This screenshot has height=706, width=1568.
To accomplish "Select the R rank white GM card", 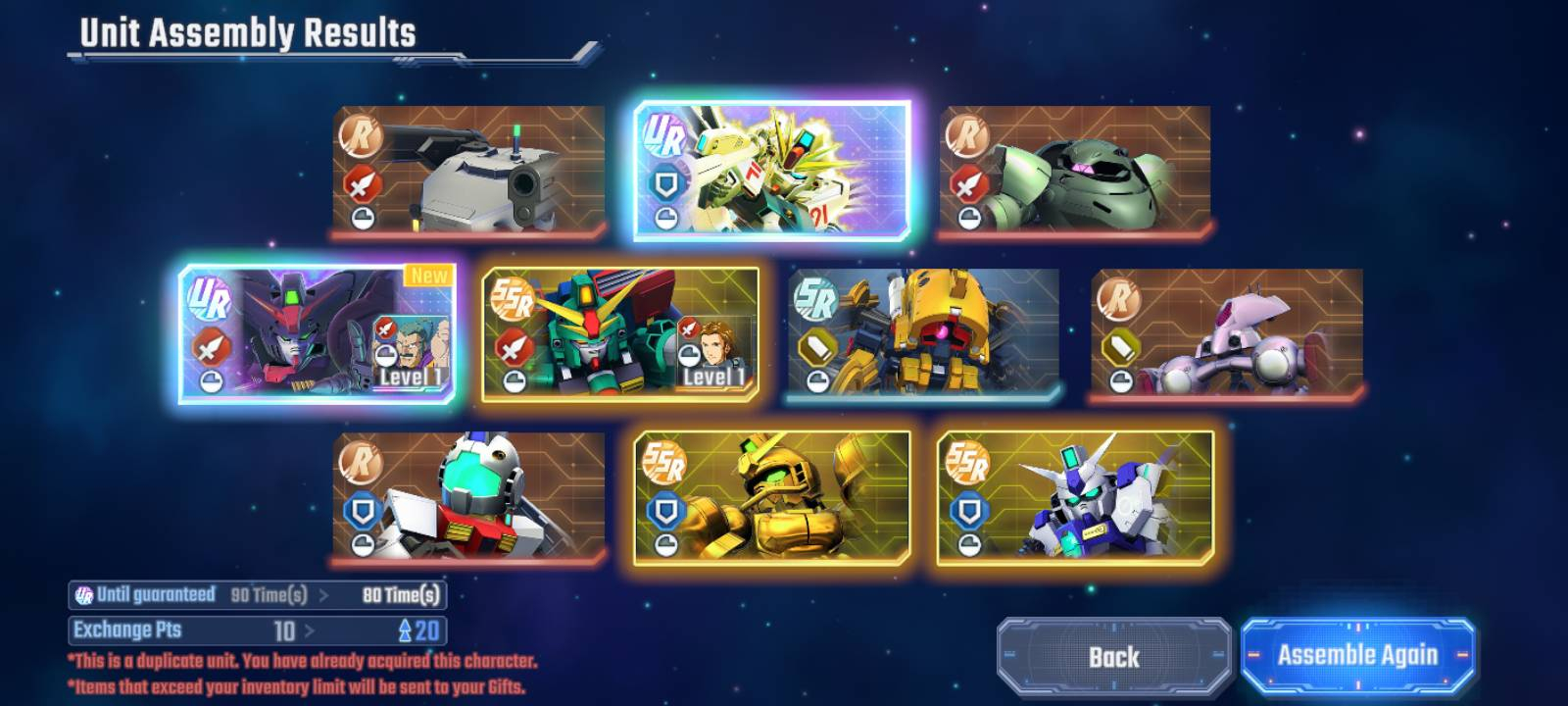I will tap(468, 497).
